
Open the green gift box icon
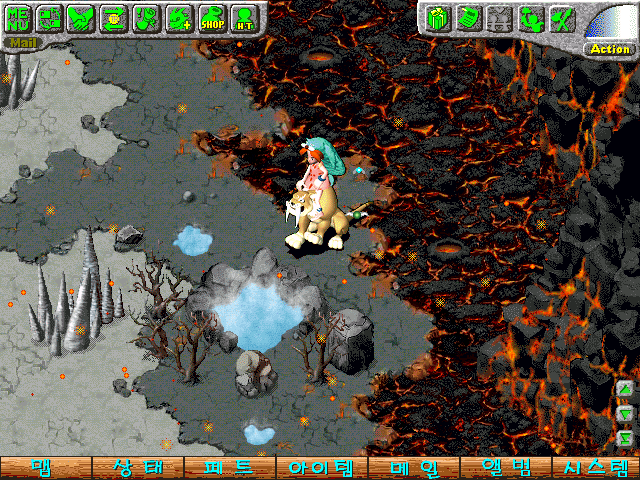pos(436,18)
